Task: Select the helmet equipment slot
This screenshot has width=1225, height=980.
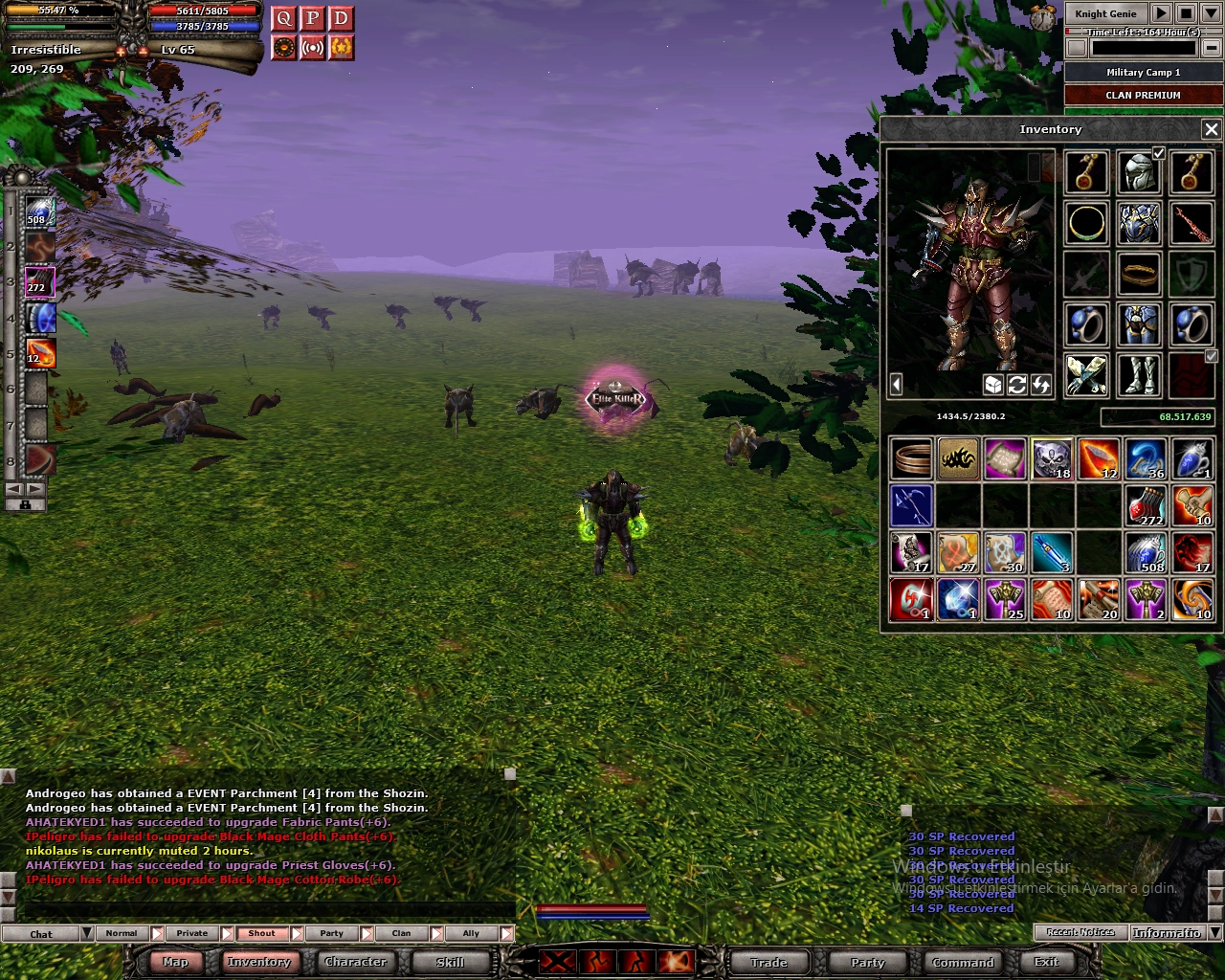Action: [x=1139, y=174]
